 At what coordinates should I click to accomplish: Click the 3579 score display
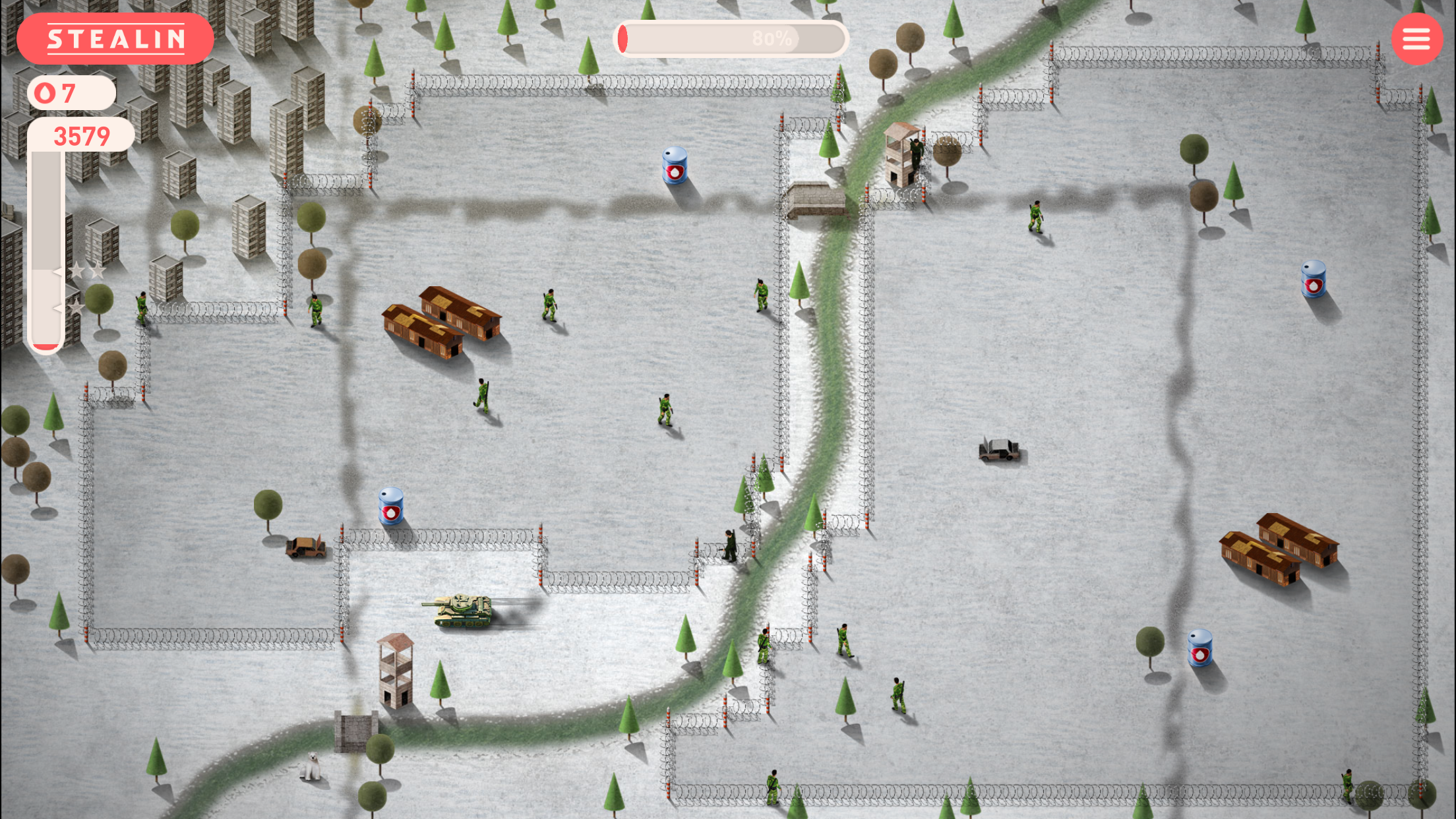[x=82, y=135]
